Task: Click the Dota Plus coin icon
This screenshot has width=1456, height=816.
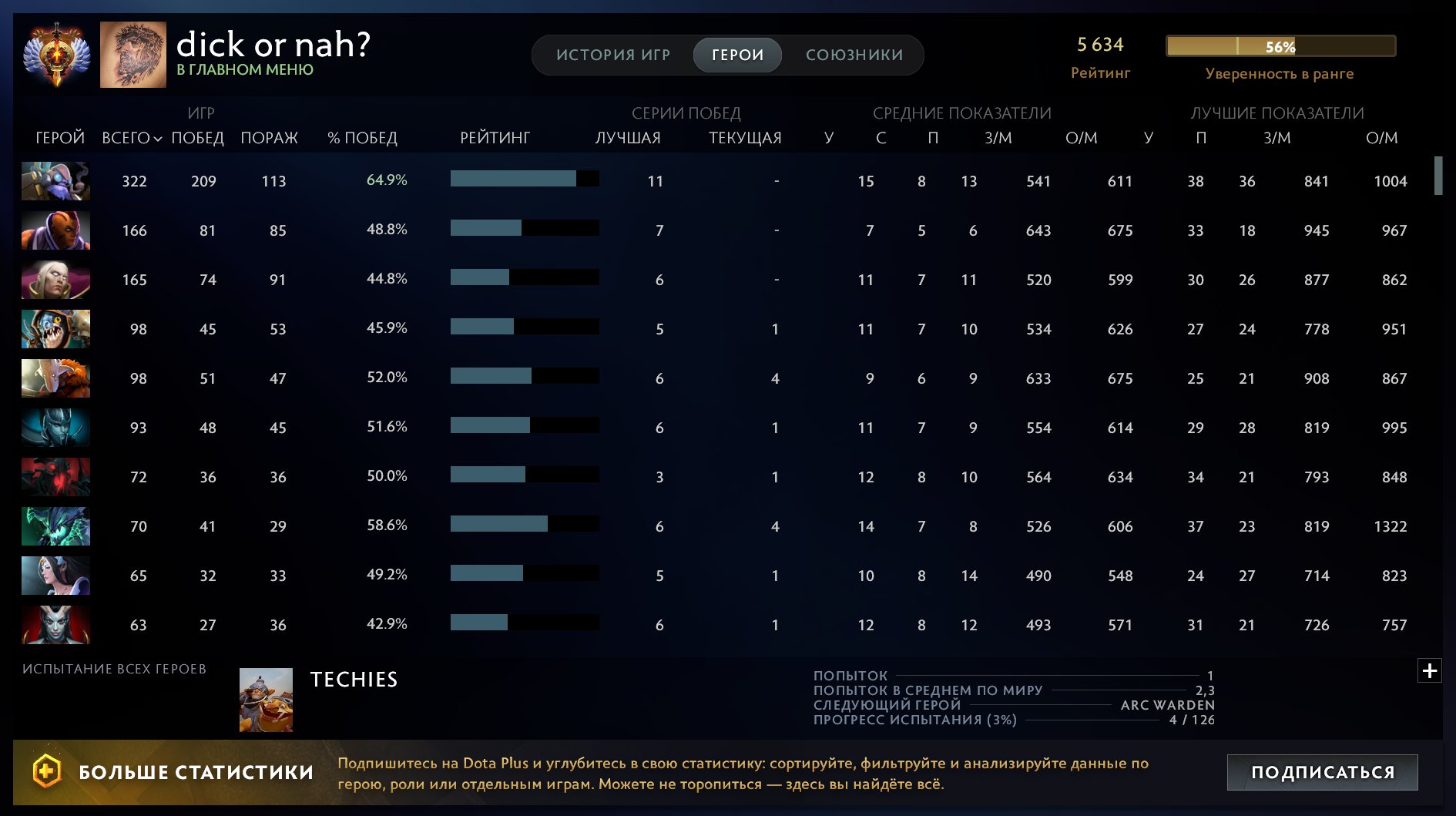Action: coord(46,770)
